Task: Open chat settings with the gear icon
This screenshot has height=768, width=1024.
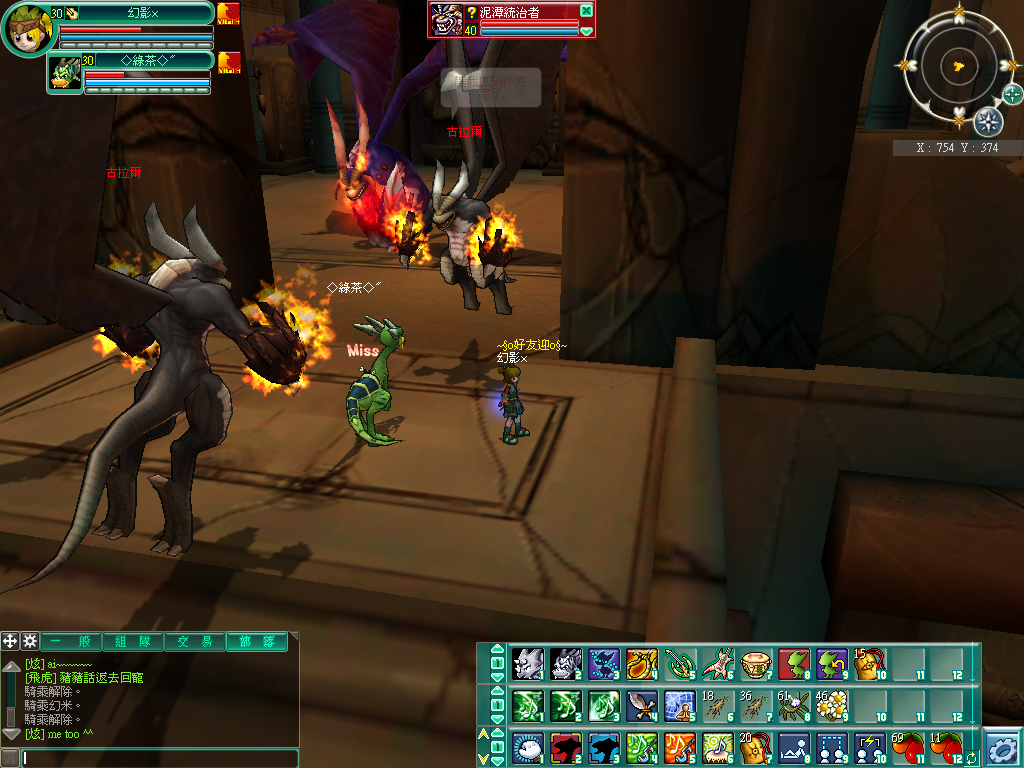Action: click(x=30, y=641)
